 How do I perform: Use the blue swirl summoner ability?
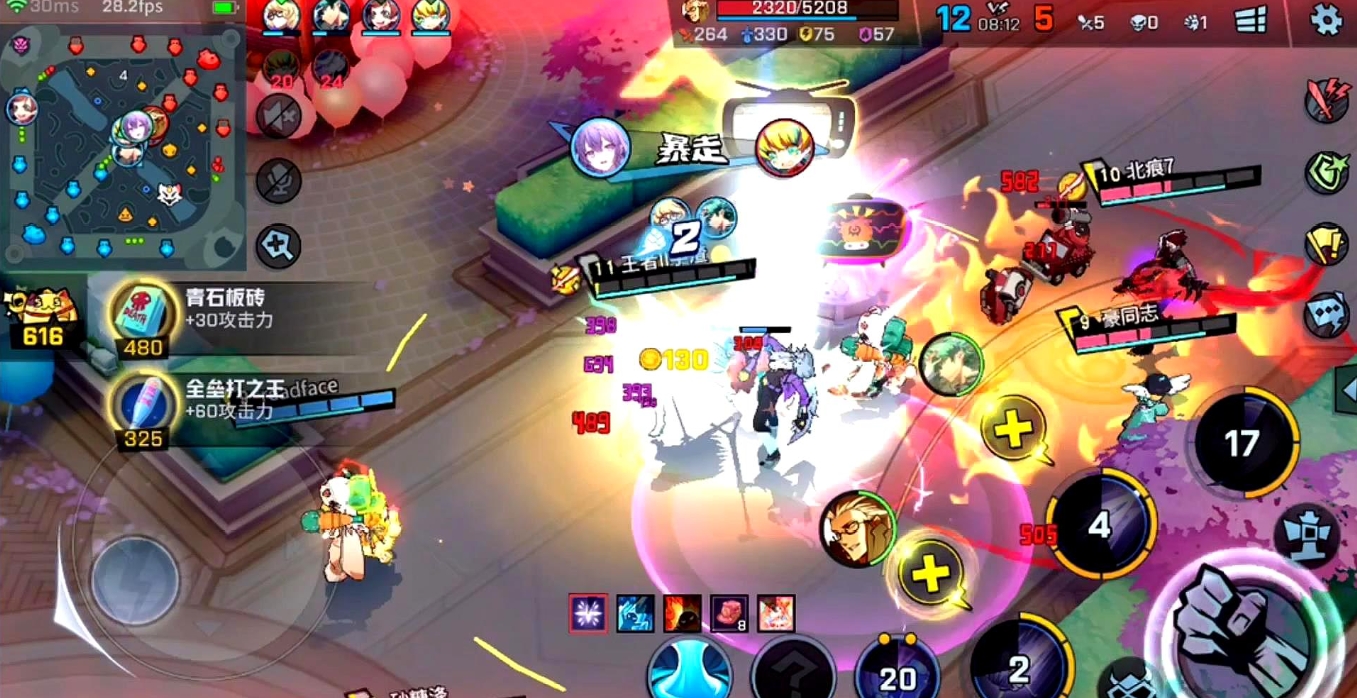click(690, 670)
